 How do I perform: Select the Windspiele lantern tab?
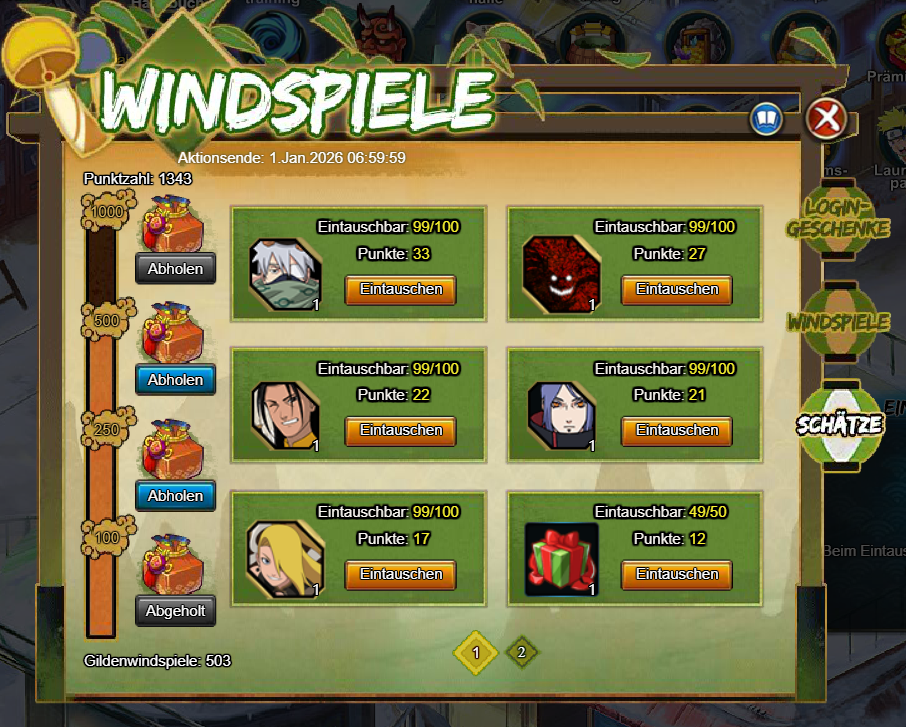click(838, 322)
